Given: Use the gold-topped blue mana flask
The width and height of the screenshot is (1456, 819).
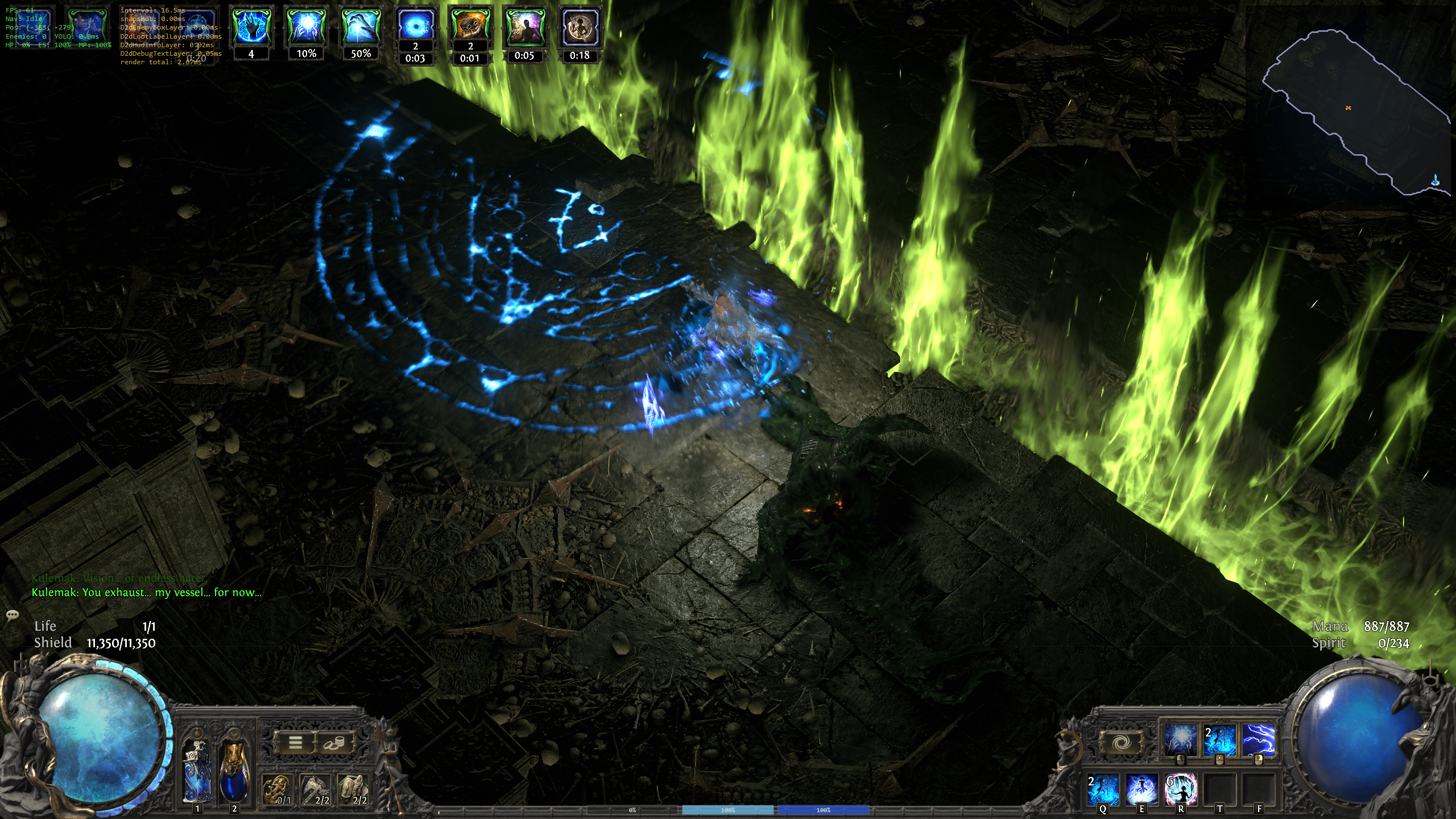Looking at the screenshot, I should pos(234,771).
